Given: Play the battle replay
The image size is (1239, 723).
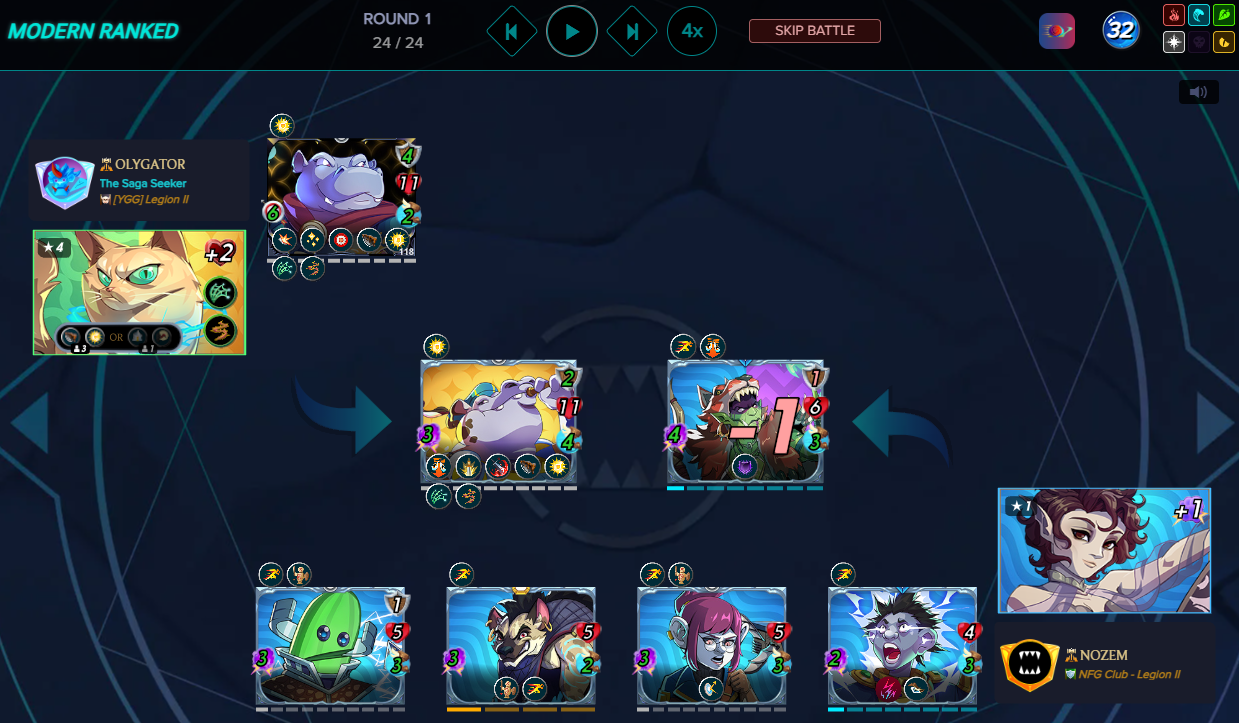Looking at the screenshot, I should [x=572, y=32].
